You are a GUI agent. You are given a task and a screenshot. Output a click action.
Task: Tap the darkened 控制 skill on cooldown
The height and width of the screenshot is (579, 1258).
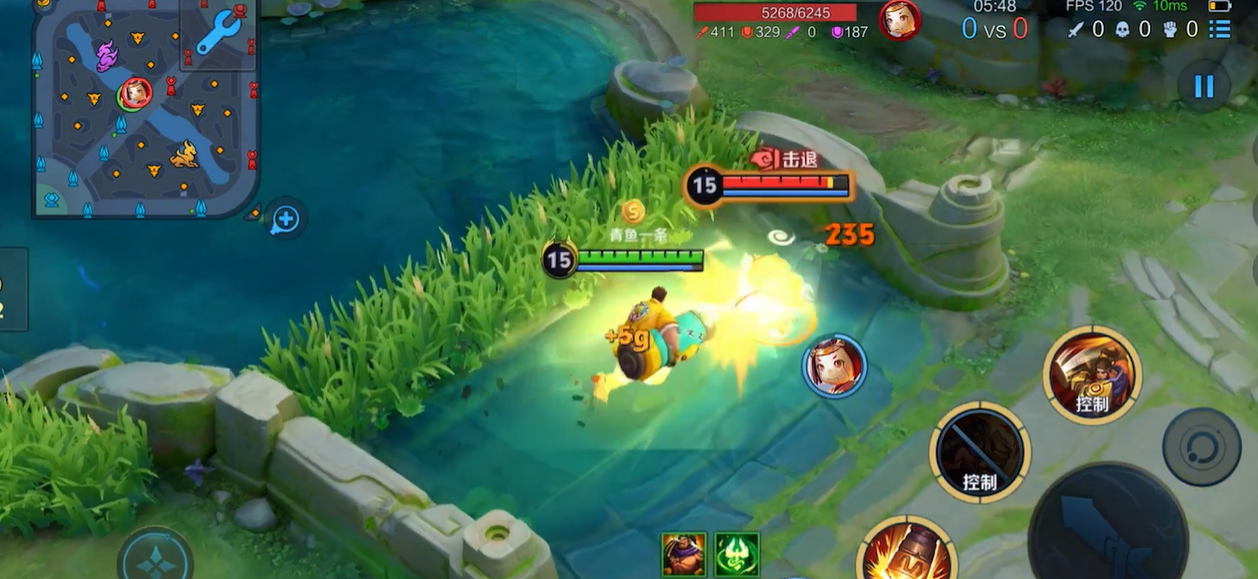980,453
